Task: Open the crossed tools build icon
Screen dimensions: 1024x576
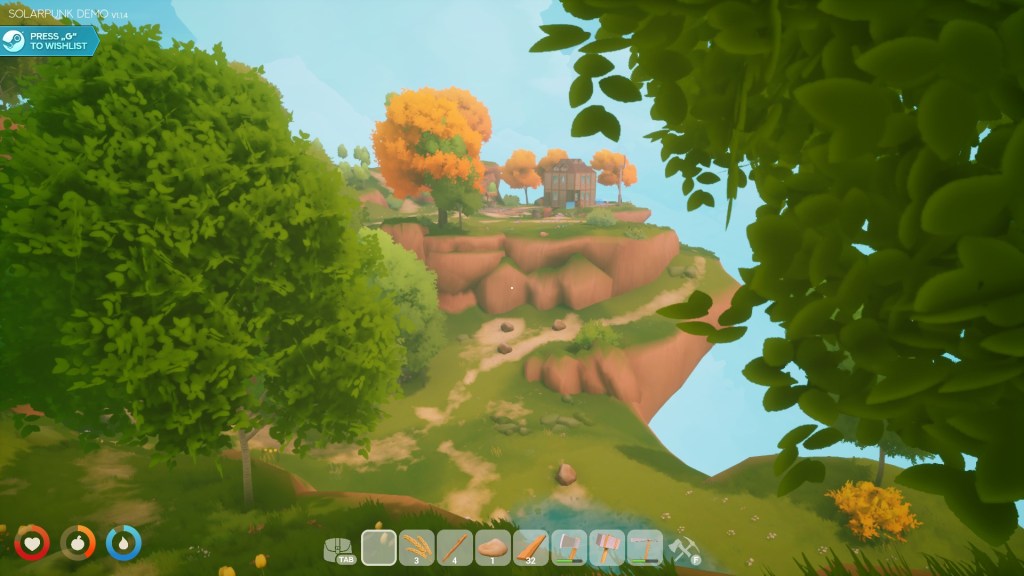Action: point(683,548)
